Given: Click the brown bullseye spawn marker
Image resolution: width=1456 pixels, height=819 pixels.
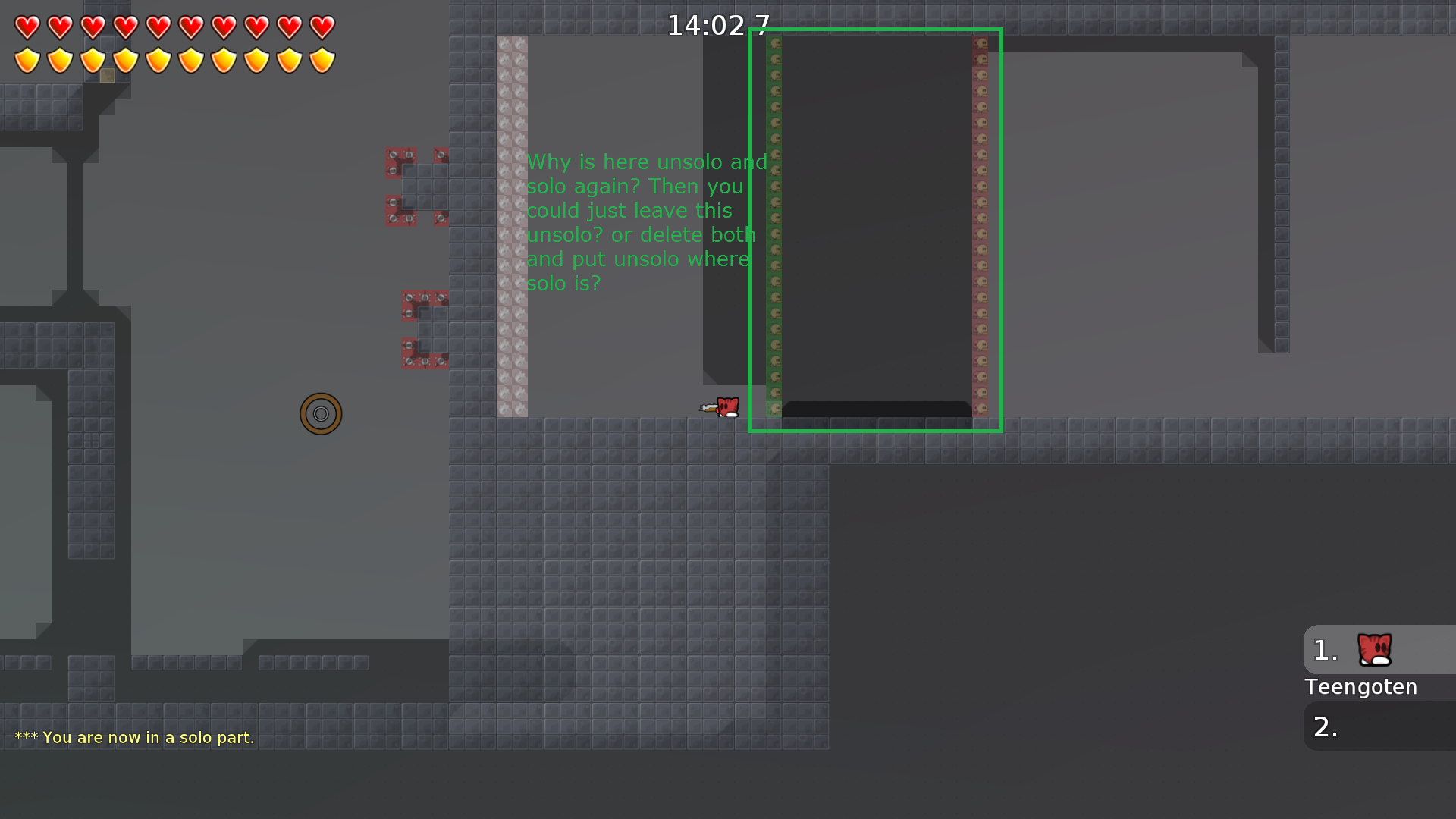Looking at the screenshot, I should pos(321,413).
